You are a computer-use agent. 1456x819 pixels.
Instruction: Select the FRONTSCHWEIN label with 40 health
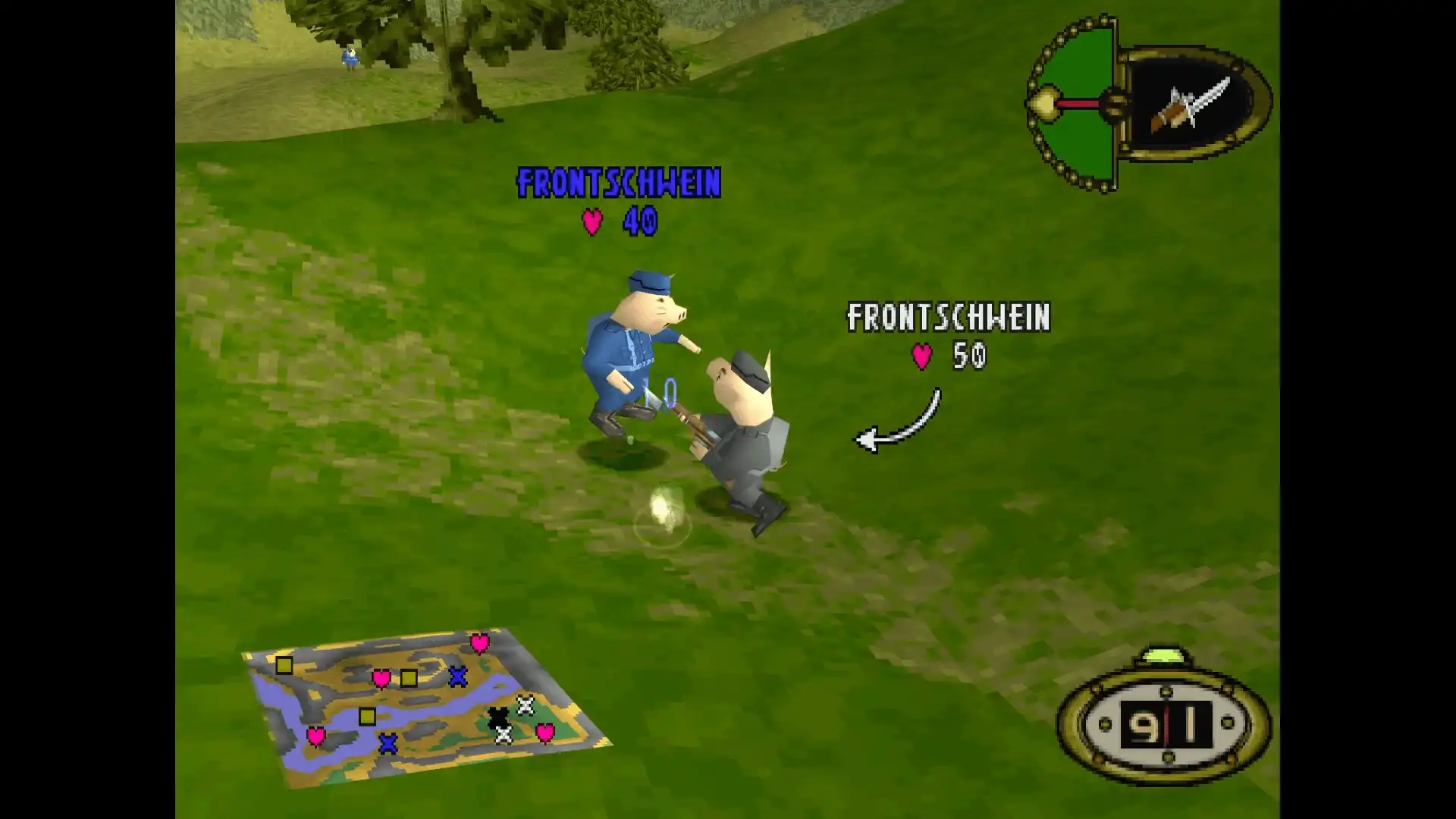(618, 184)
